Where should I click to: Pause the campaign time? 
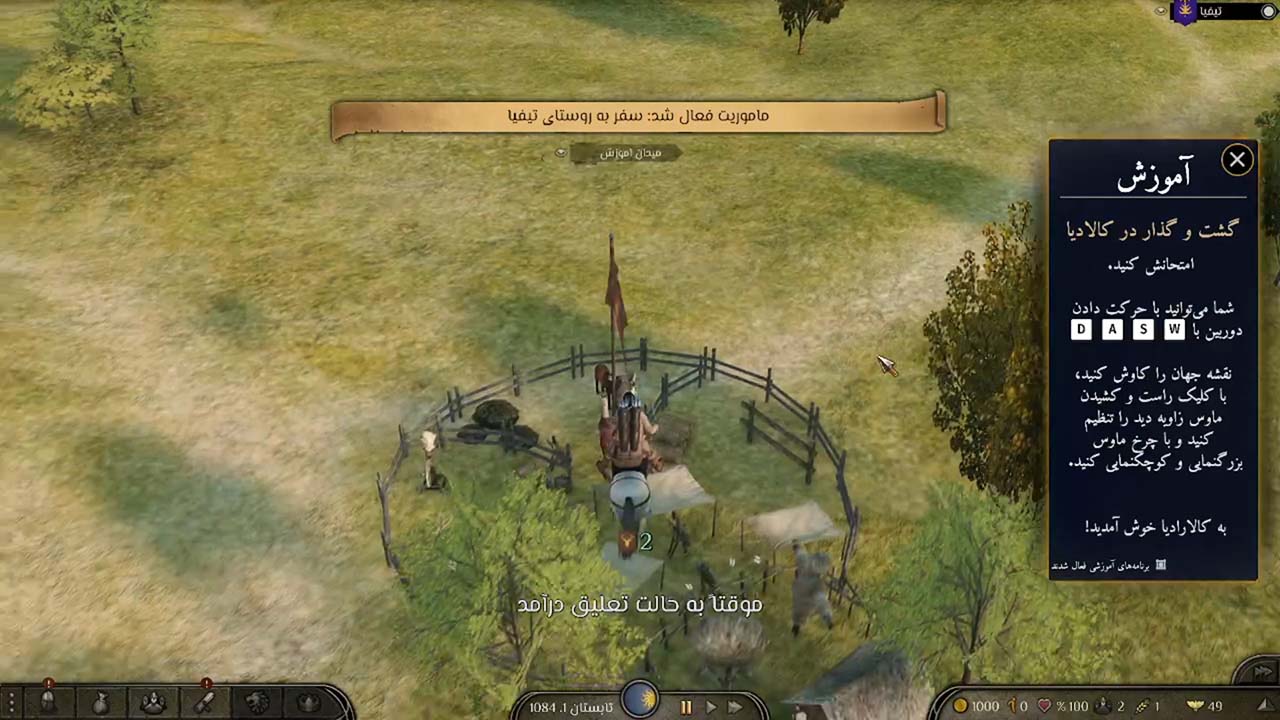(x=686, y=707)
